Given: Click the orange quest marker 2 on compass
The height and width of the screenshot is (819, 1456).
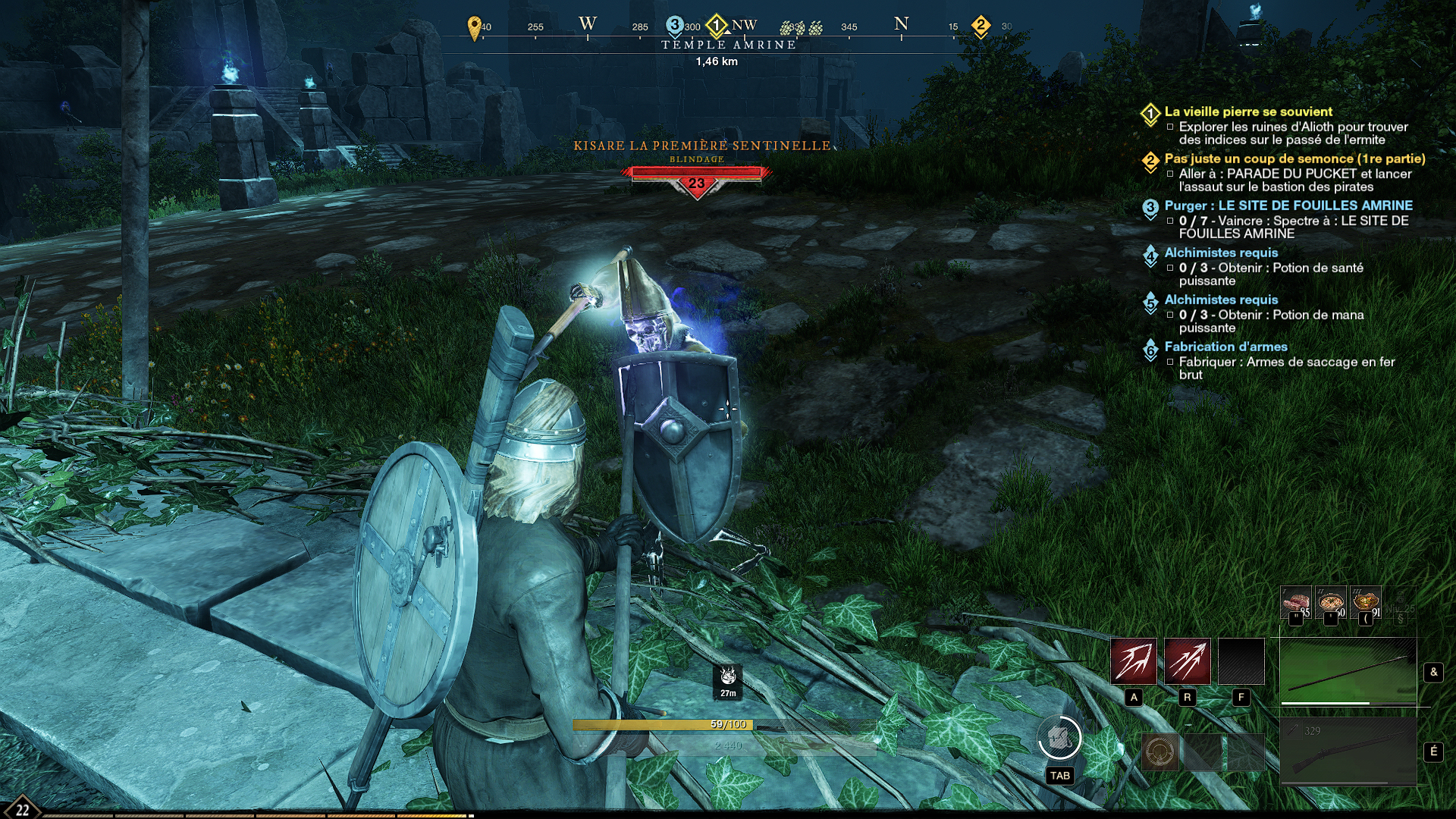Looking at the screenshot, I should [981, 26].
